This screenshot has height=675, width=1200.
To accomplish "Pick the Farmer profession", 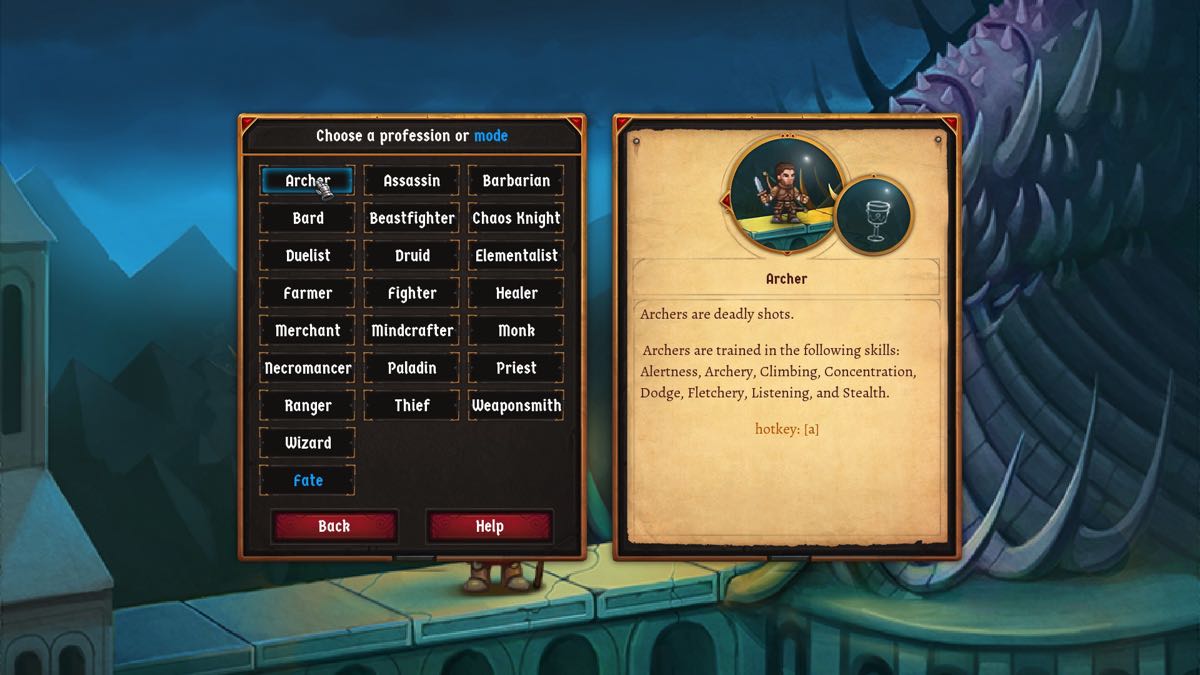I will coord(307,293).
